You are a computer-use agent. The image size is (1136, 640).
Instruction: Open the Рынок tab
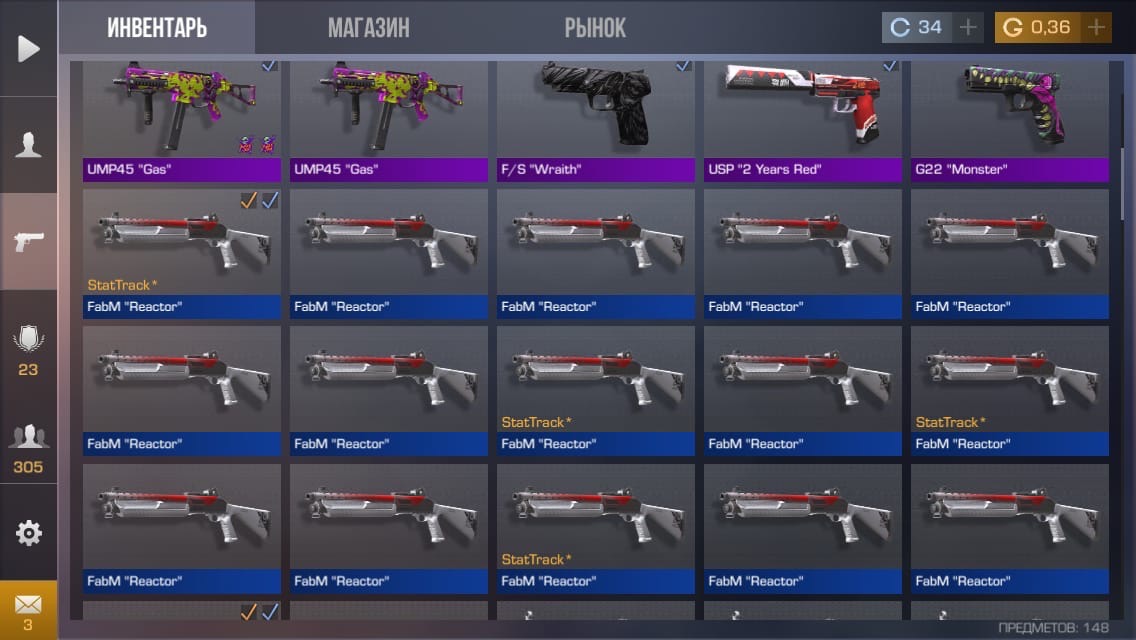click(x=595, y=27)
